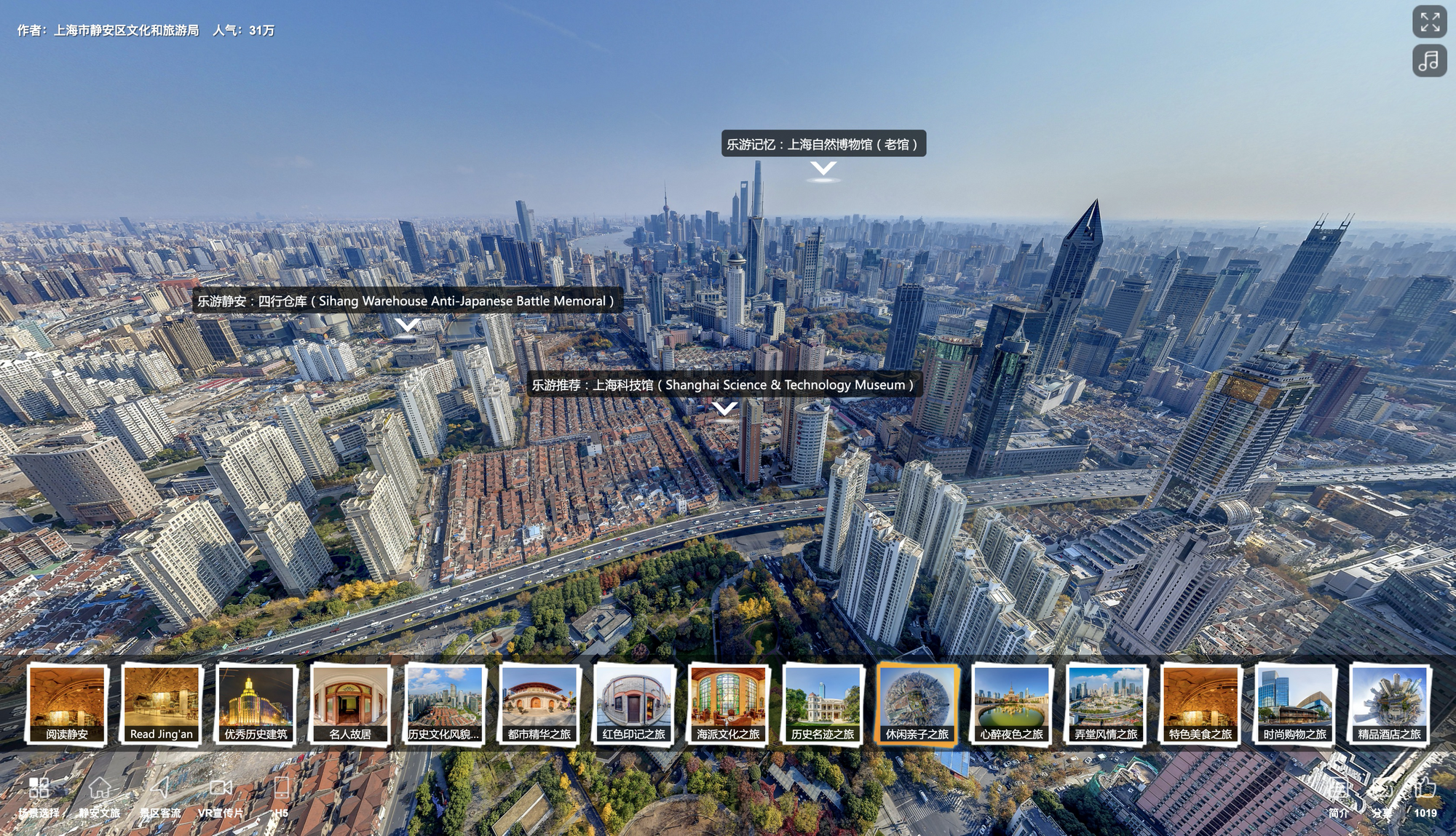This screenshot has width=1456, height=836.
Task: Choose the 红色印记之旅 thumbnail
Action: coord(633,704)
